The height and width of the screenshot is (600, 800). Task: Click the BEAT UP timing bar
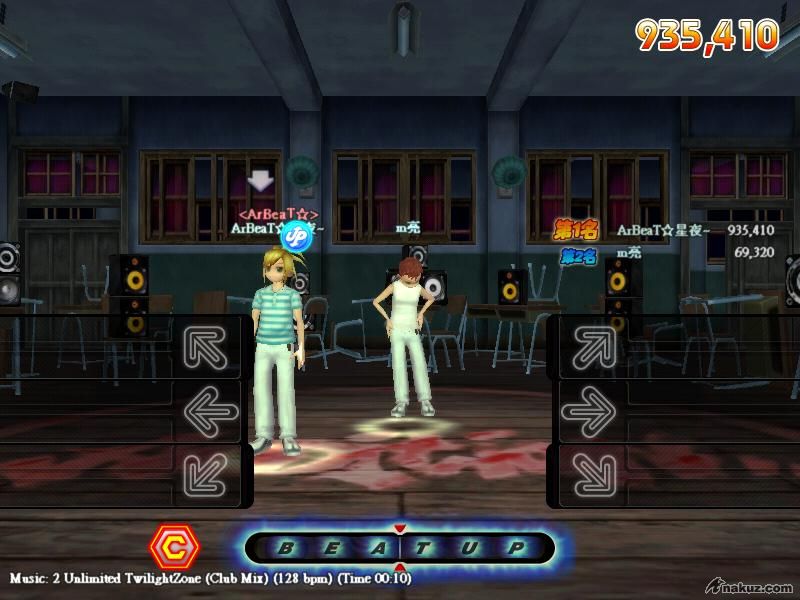[400, 548]
